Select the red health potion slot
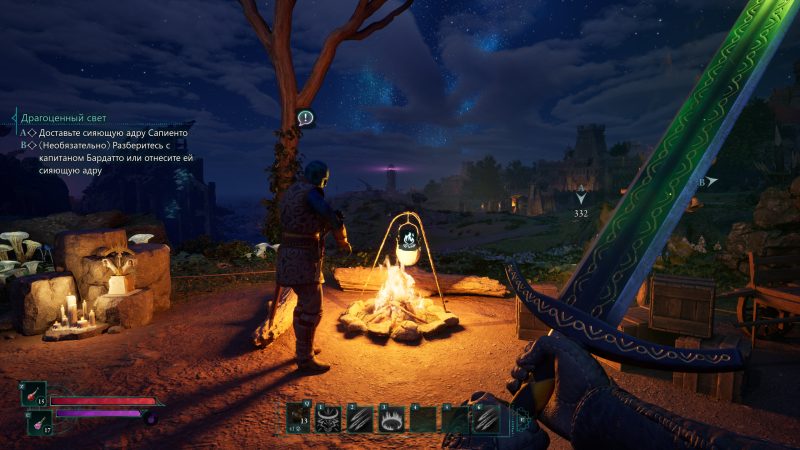Viewport: 800px width, 450px height. click(x=32, y=393)
